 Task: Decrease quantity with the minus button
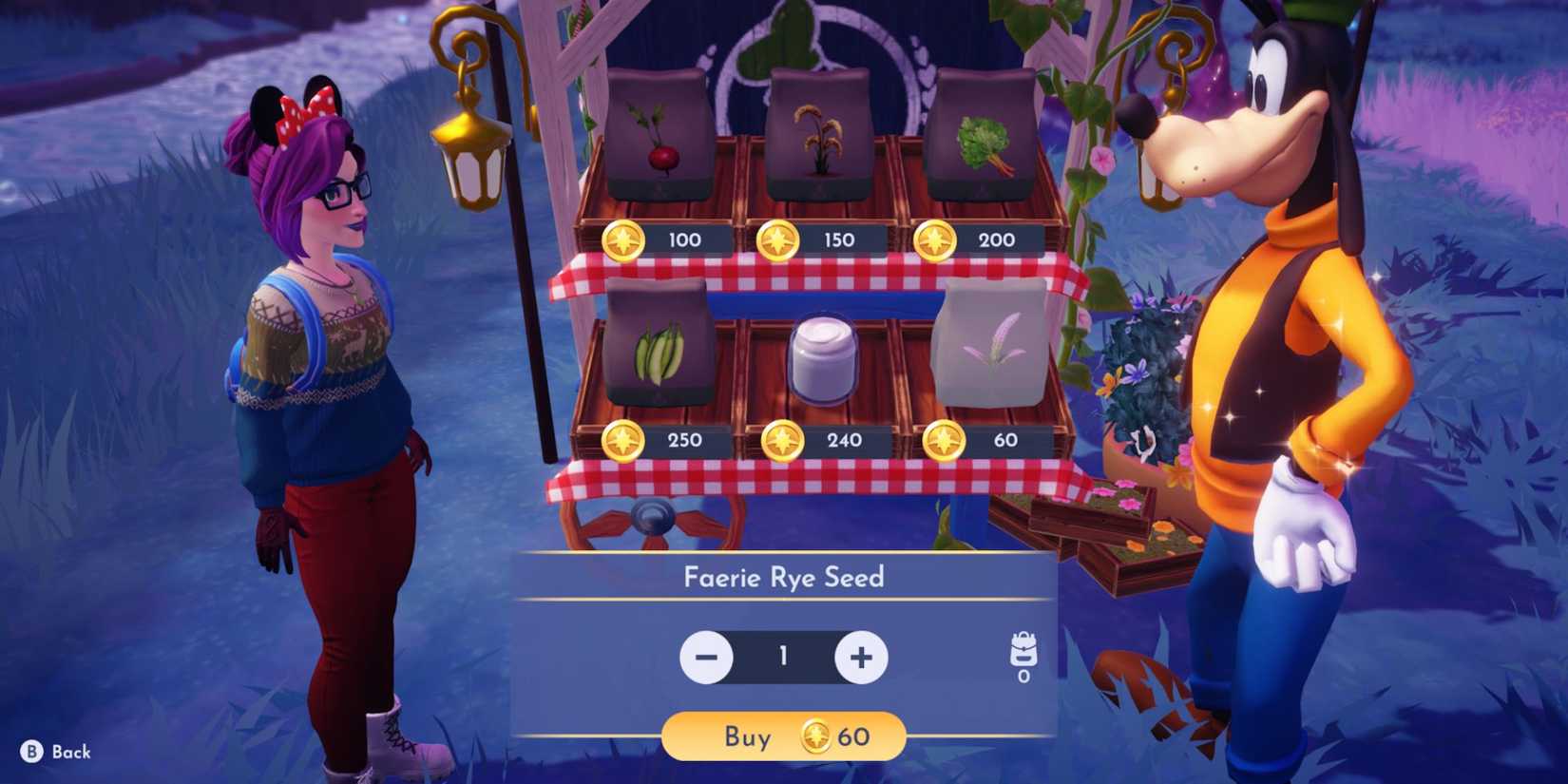[705, 656]
